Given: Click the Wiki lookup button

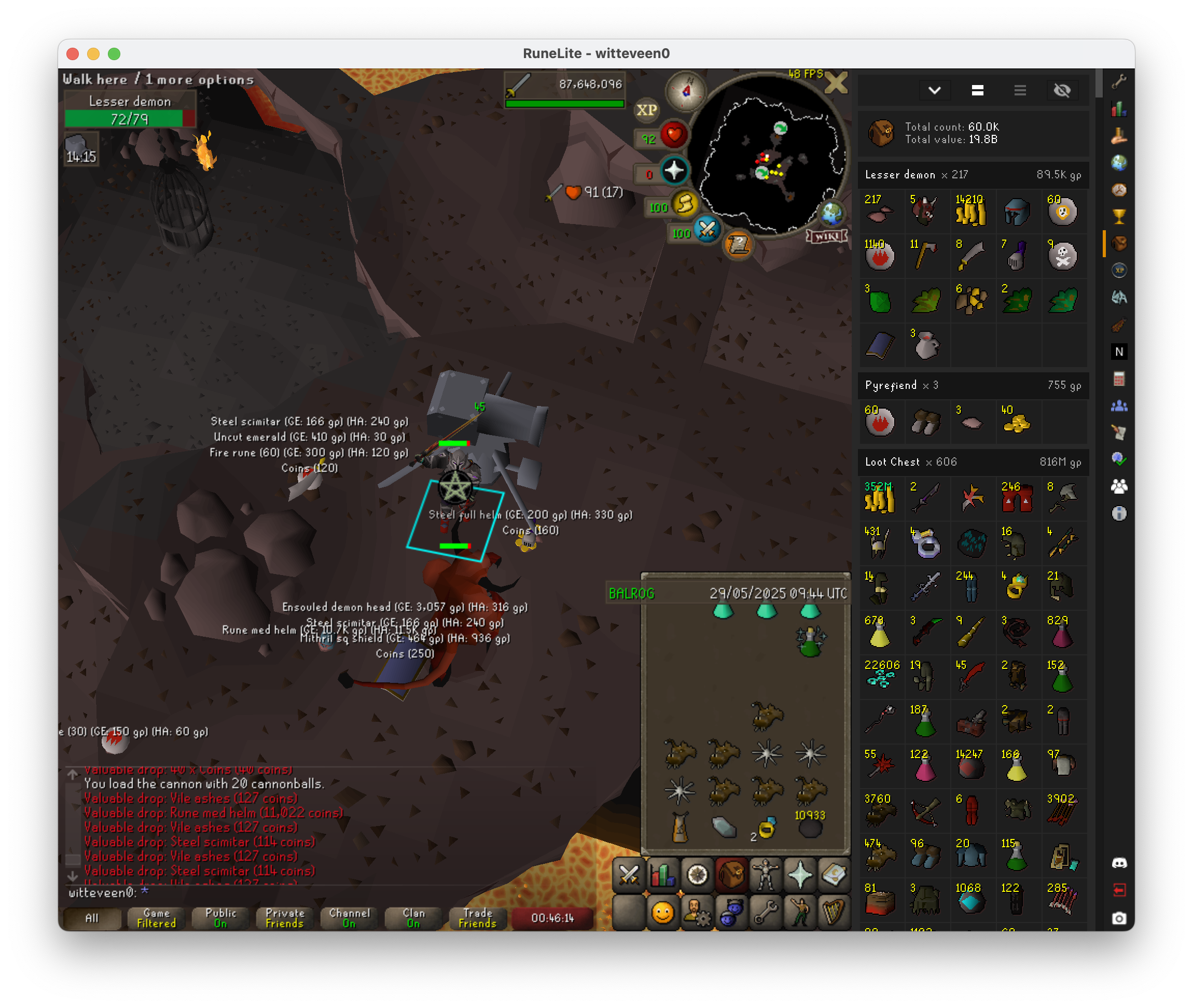Looking at the screenshot, I should tap(827, 236).
